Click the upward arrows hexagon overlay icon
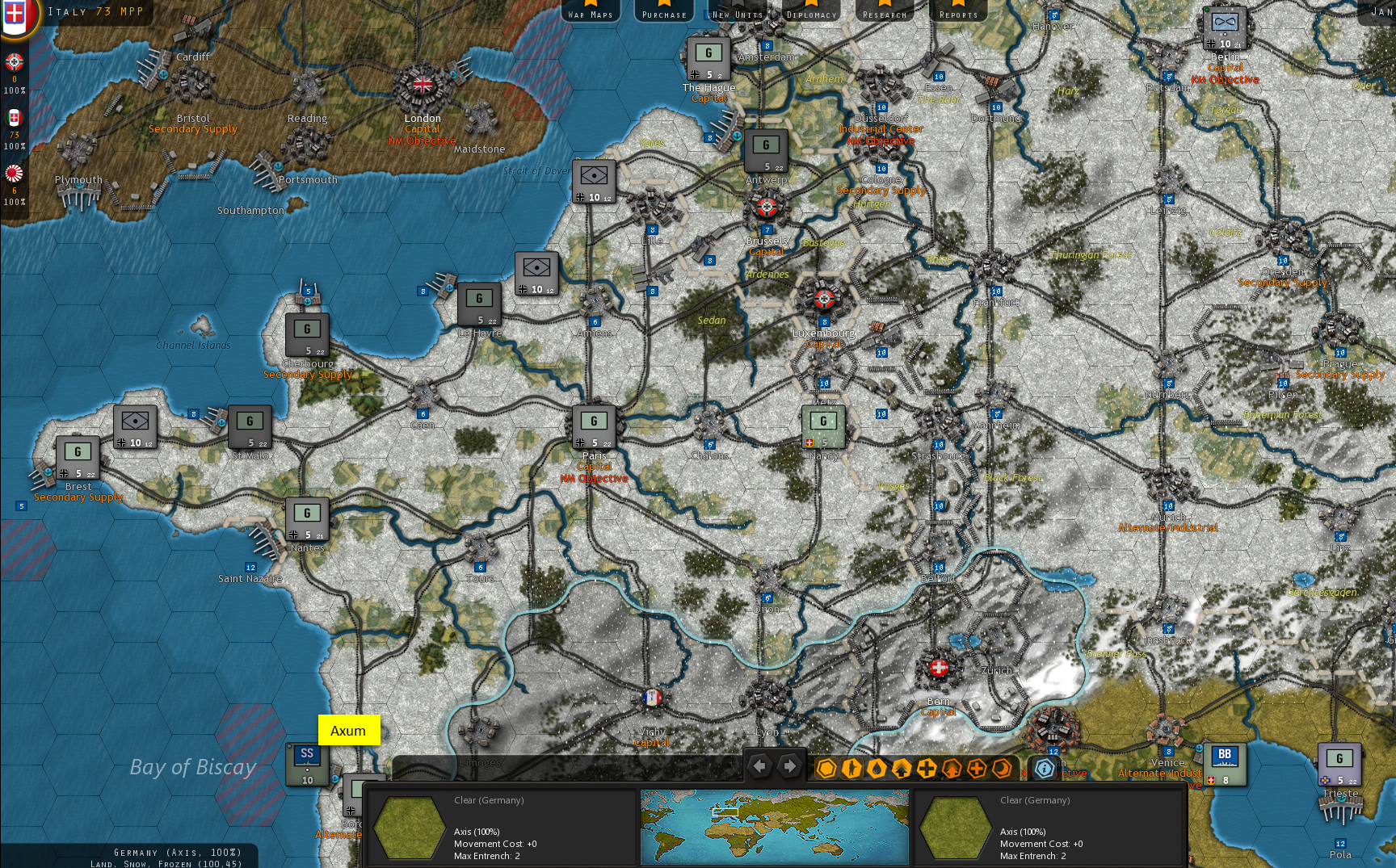The image size is (1396, 868). click(x=902, y=769)
